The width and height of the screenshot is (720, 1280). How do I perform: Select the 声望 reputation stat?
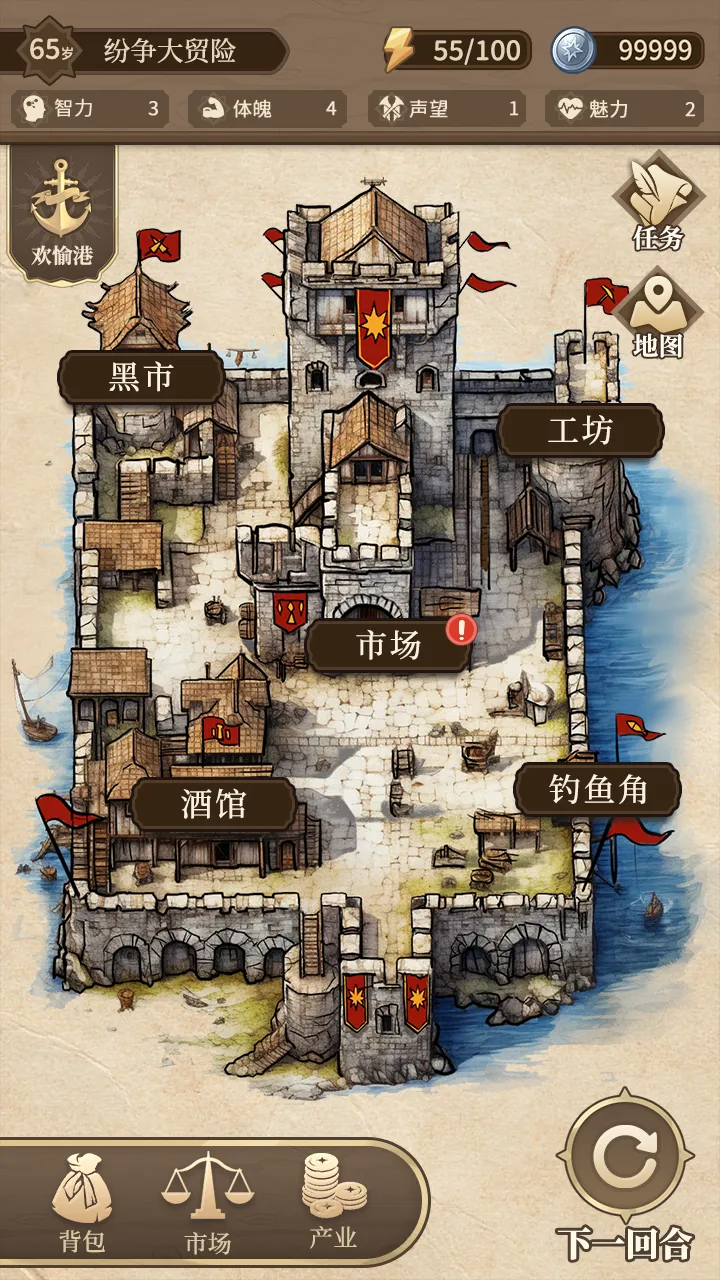pos(446,109)
